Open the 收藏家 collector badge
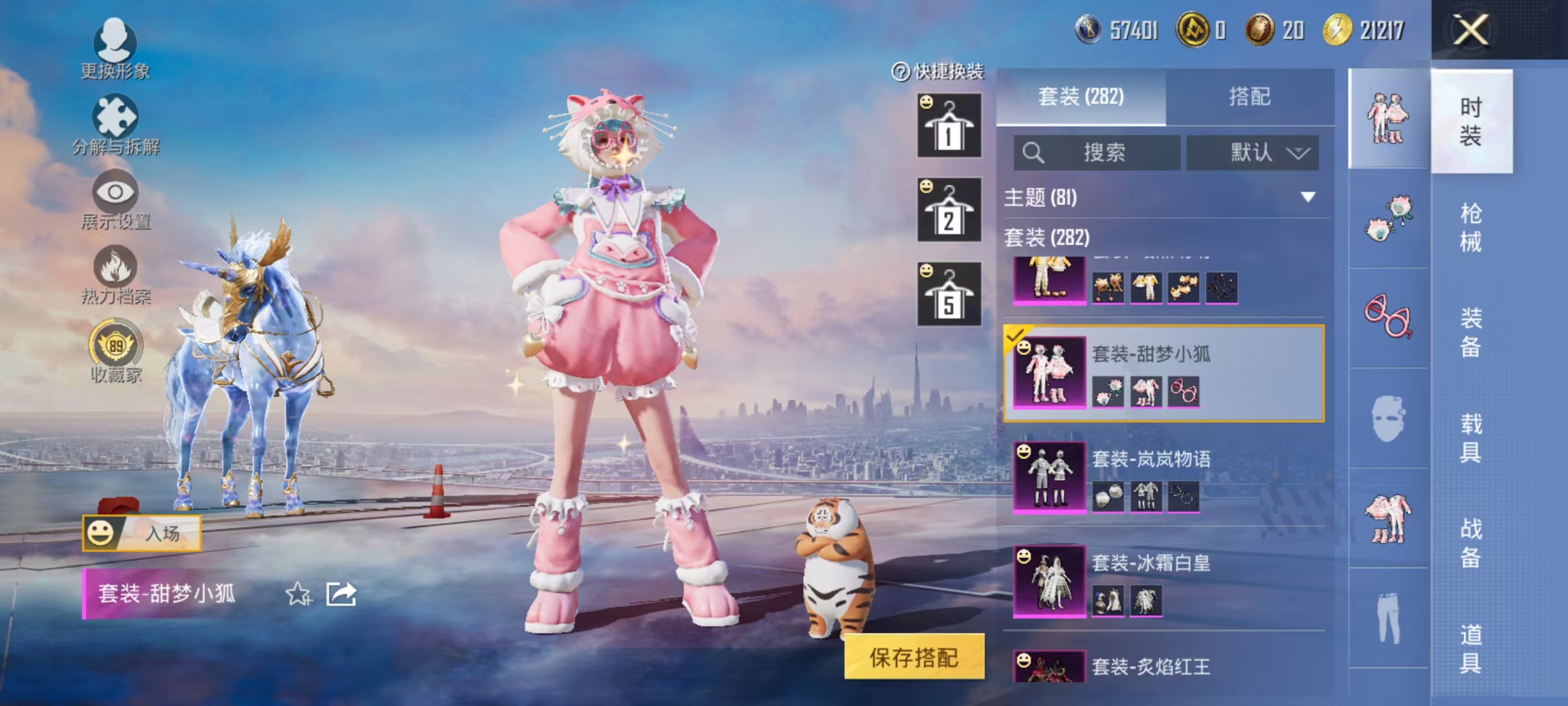The width and height of the screenshot is (1568, 706). coord(116,351)
